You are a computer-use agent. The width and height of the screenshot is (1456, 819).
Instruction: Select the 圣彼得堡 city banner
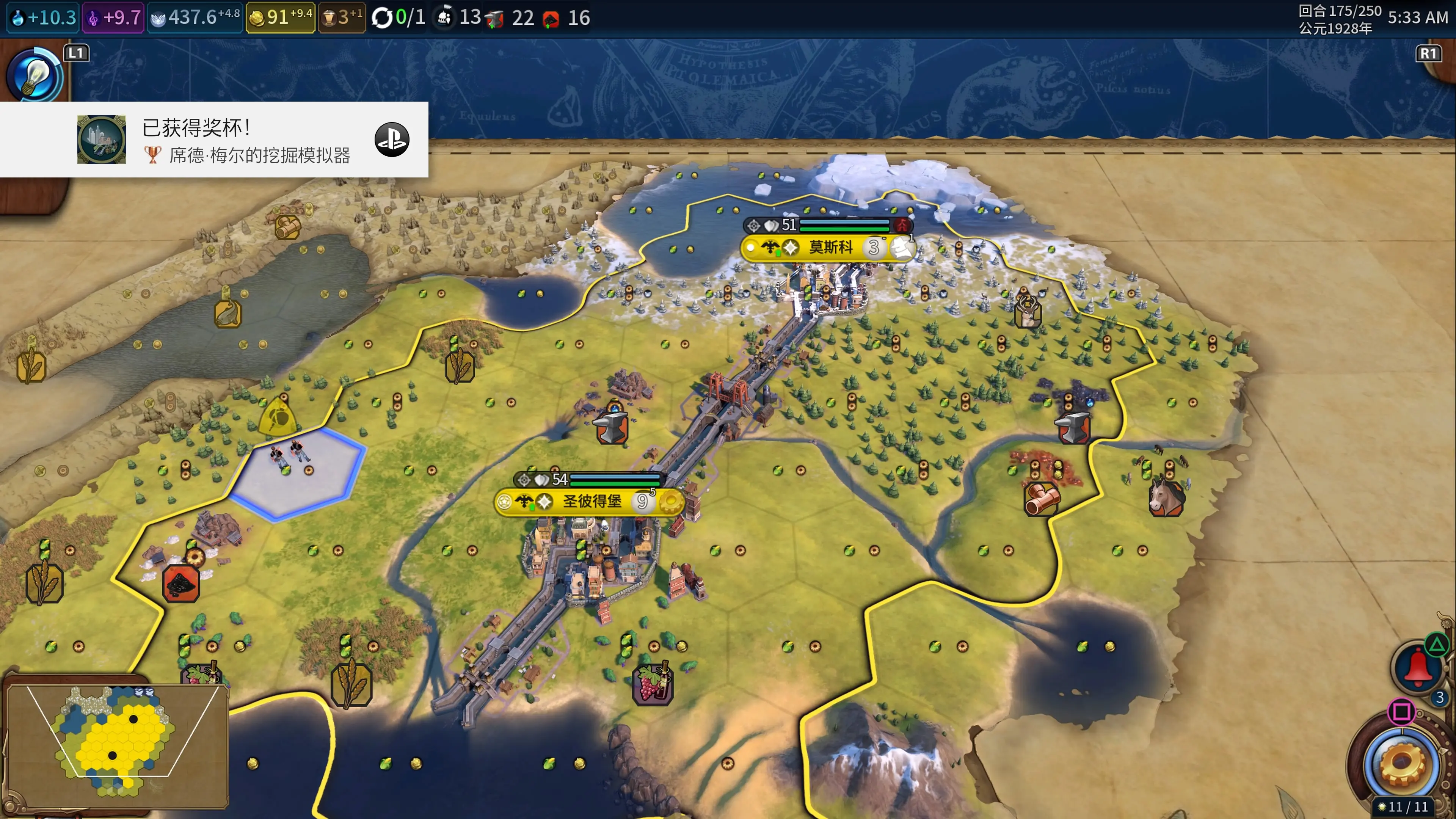pyautogui.click(x=591, y=501)
